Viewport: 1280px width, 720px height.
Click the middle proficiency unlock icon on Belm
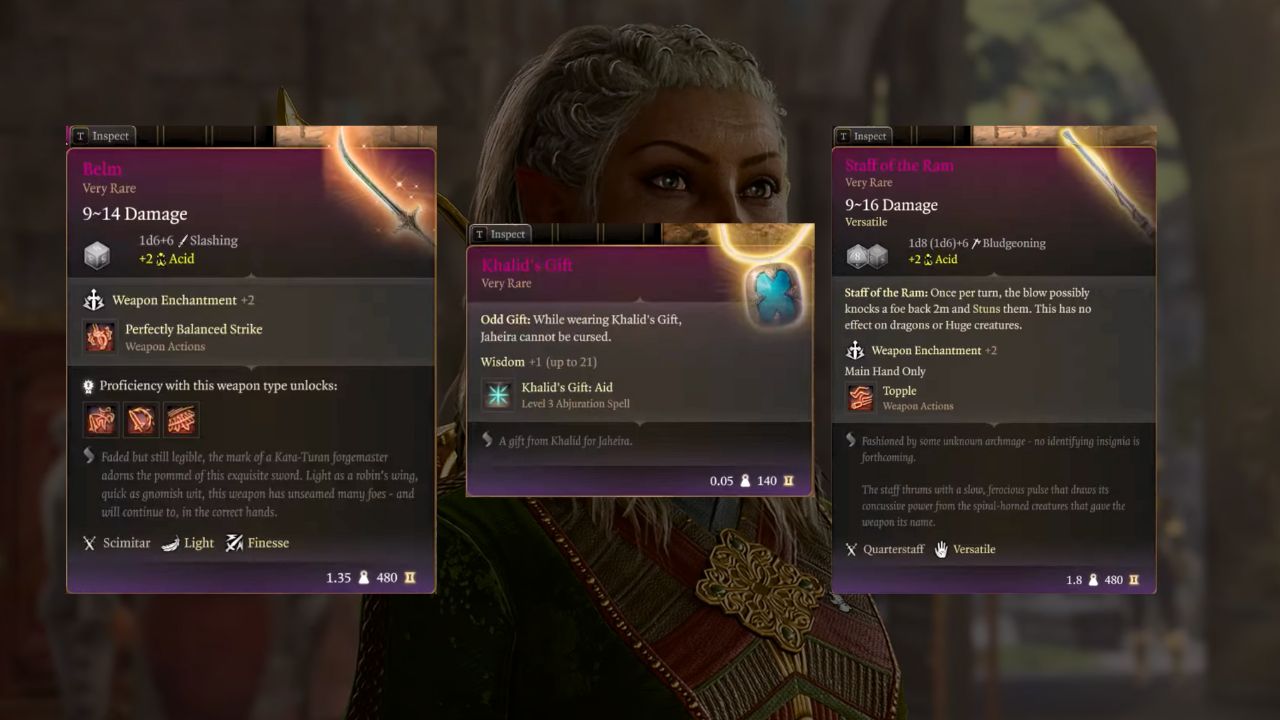[x=141, y=420]
